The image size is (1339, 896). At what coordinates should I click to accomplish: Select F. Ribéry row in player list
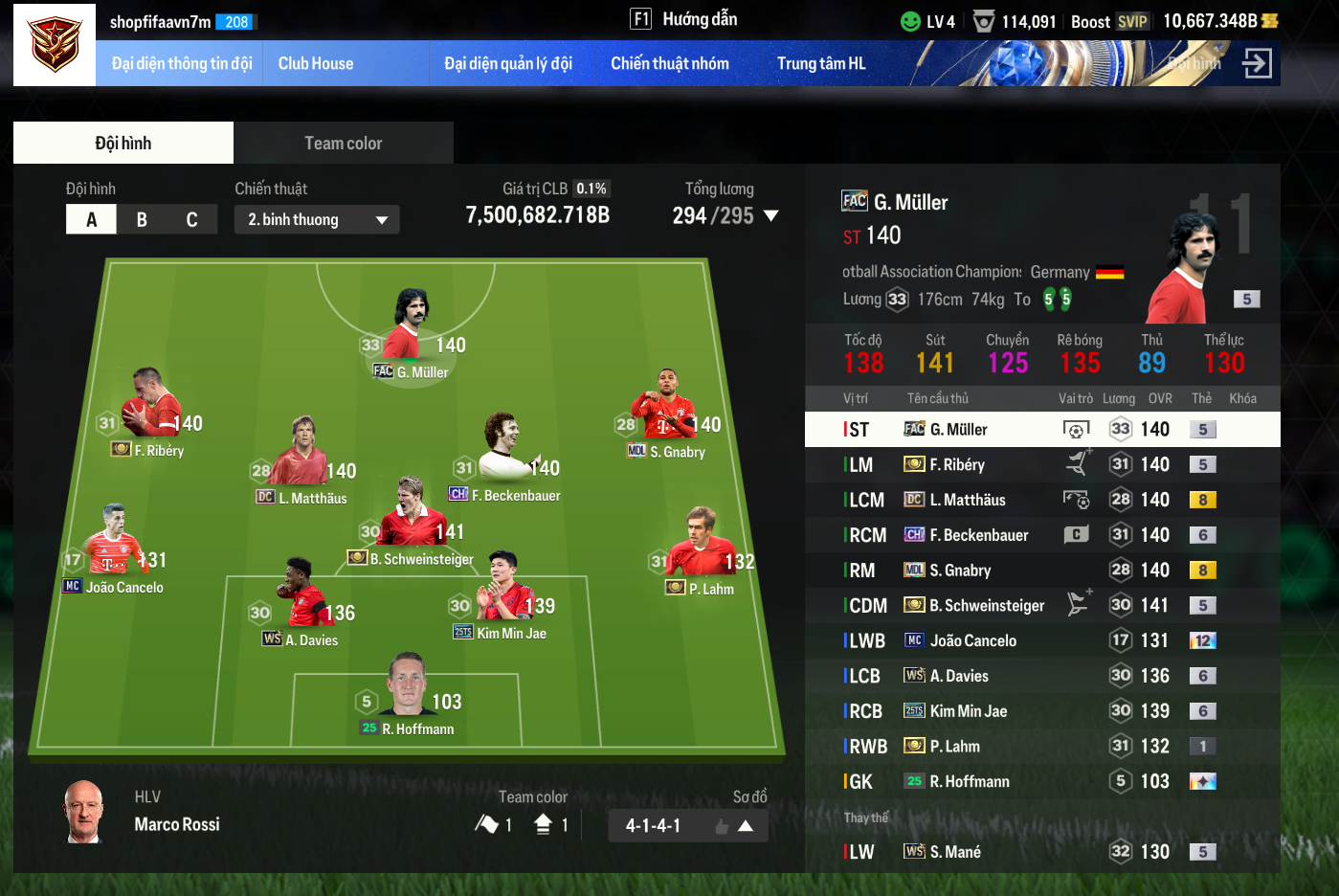pyautogui.click(x=1042, y=464)
